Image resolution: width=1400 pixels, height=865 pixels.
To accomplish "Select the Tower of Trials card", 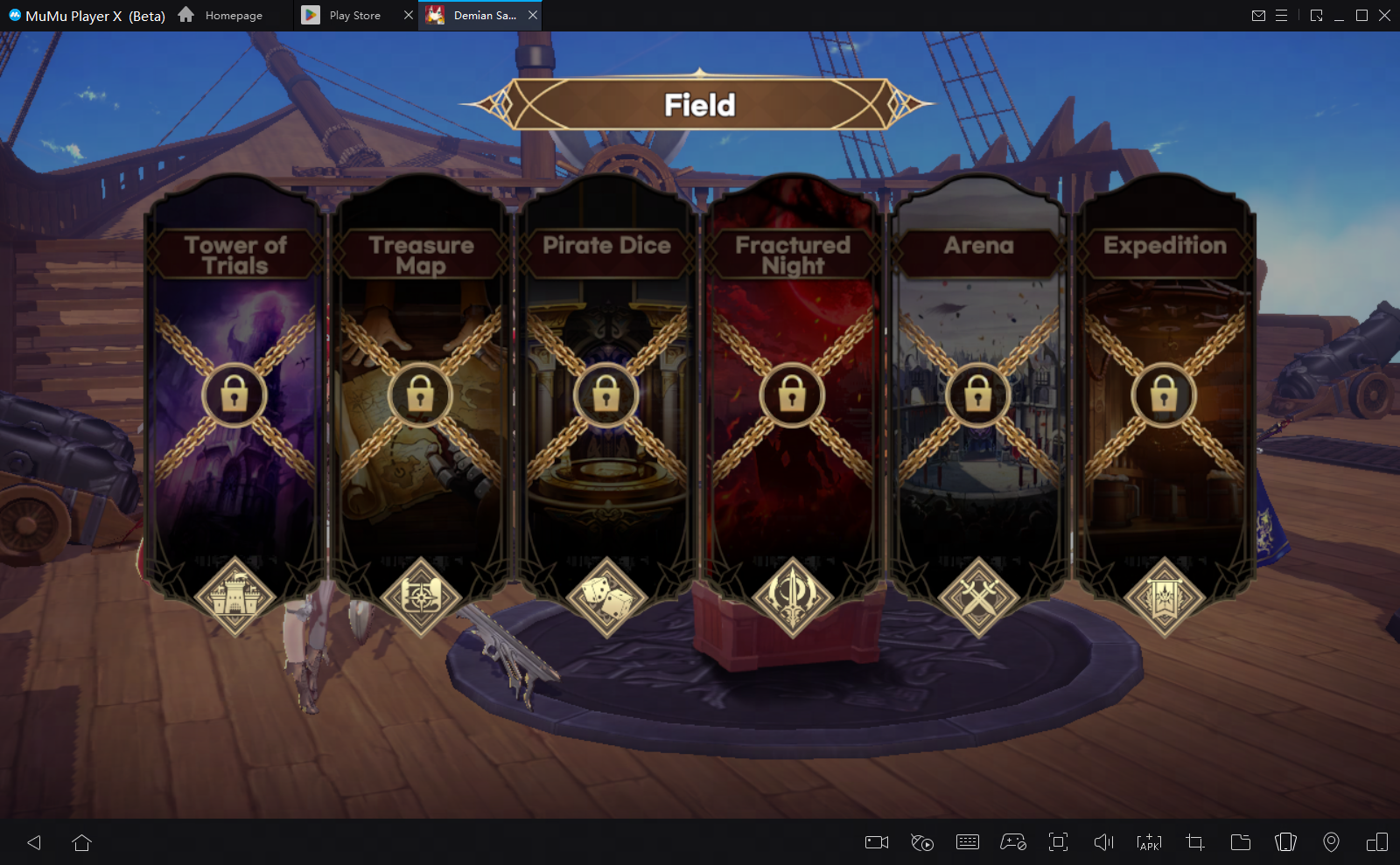I will [x=234, y=395].
